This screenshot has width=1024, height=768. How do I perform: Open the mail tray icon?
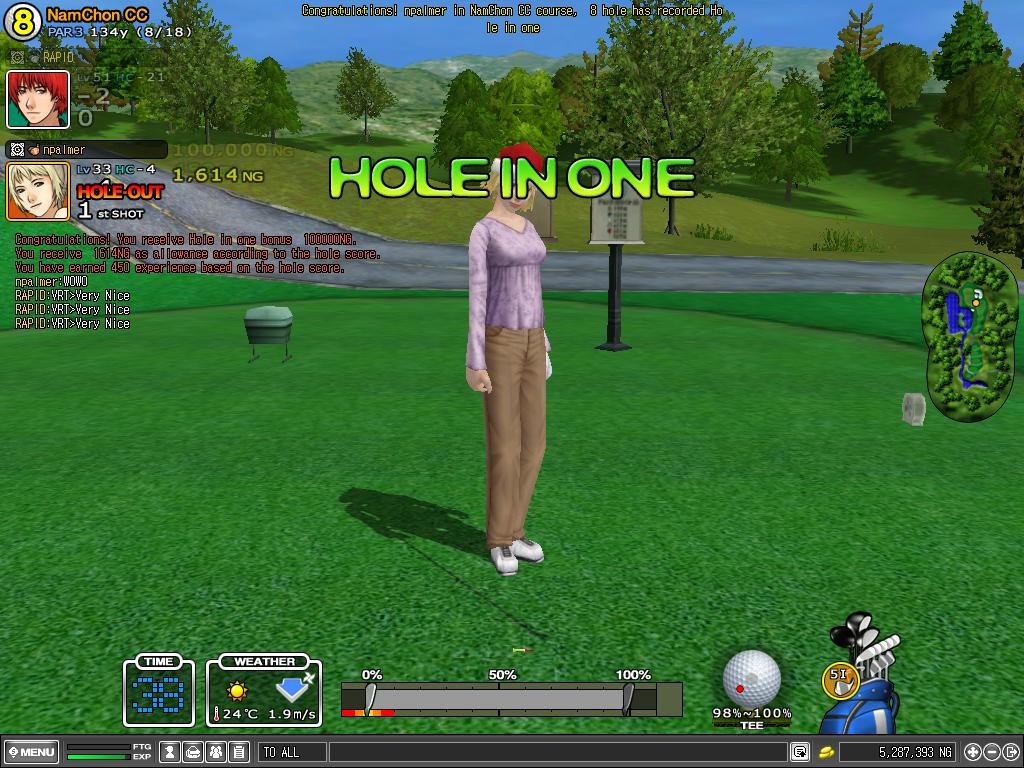[x=193, y=752]
